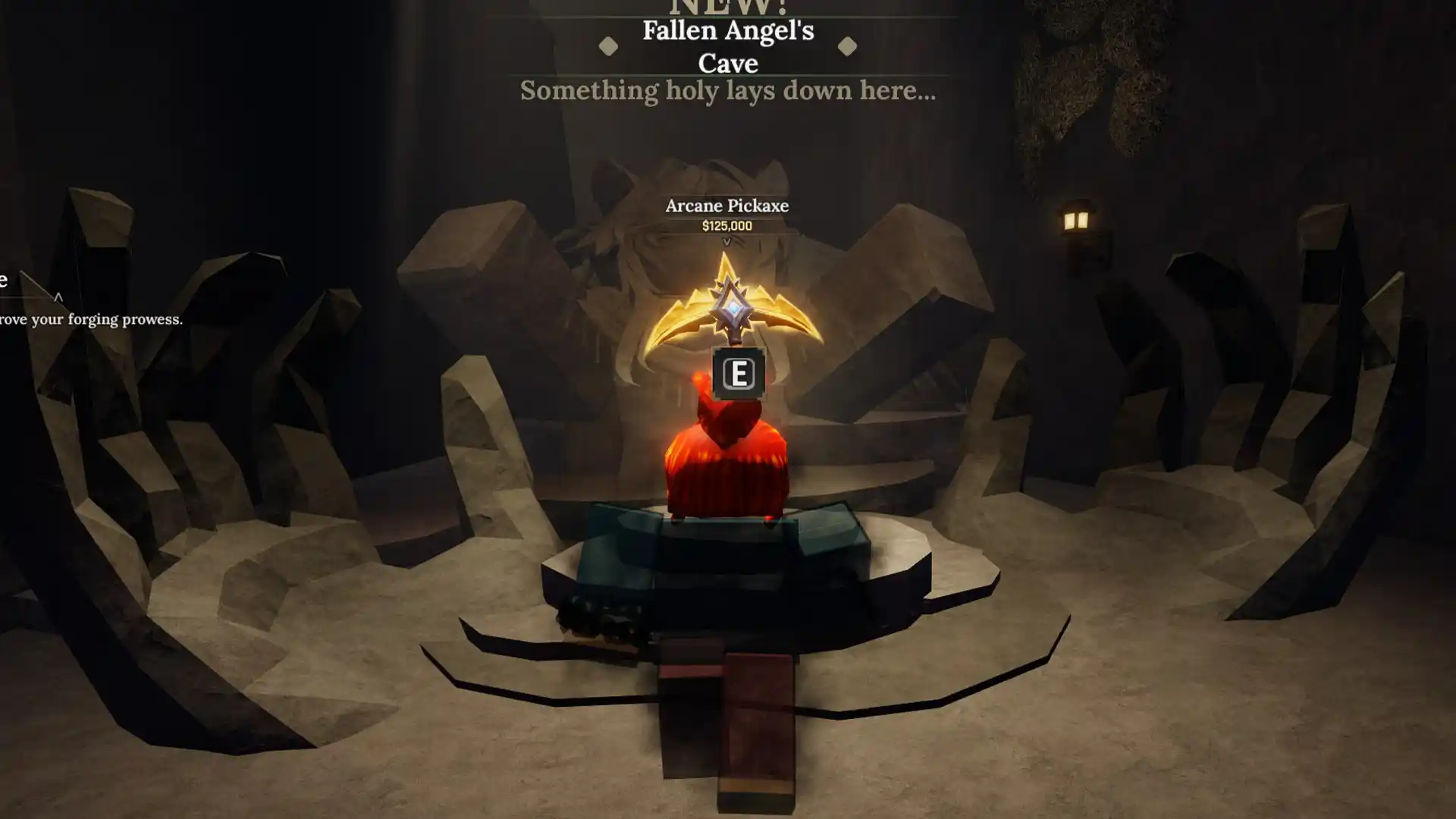Click the forging prowess tooltip text
Viewport: 1456px width, 819px height.
(91, 320)
